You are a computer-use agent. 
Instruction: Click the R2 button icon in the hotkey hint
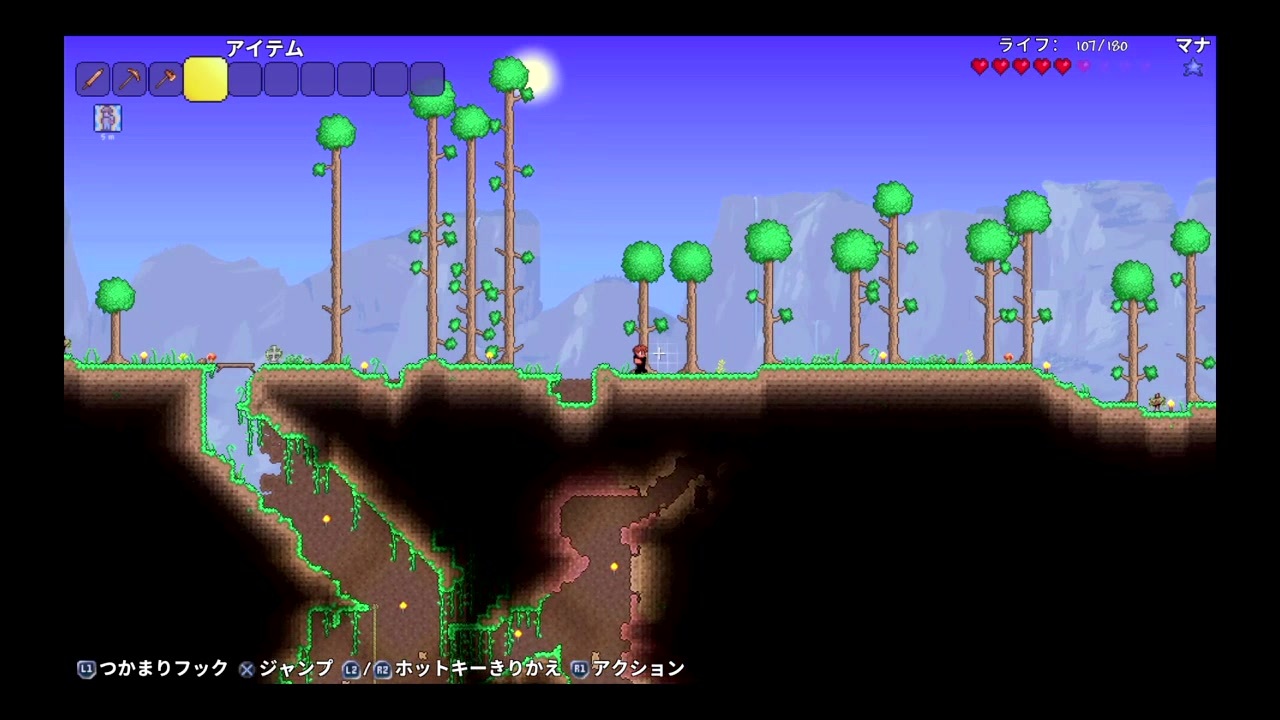tap(383, 670)
